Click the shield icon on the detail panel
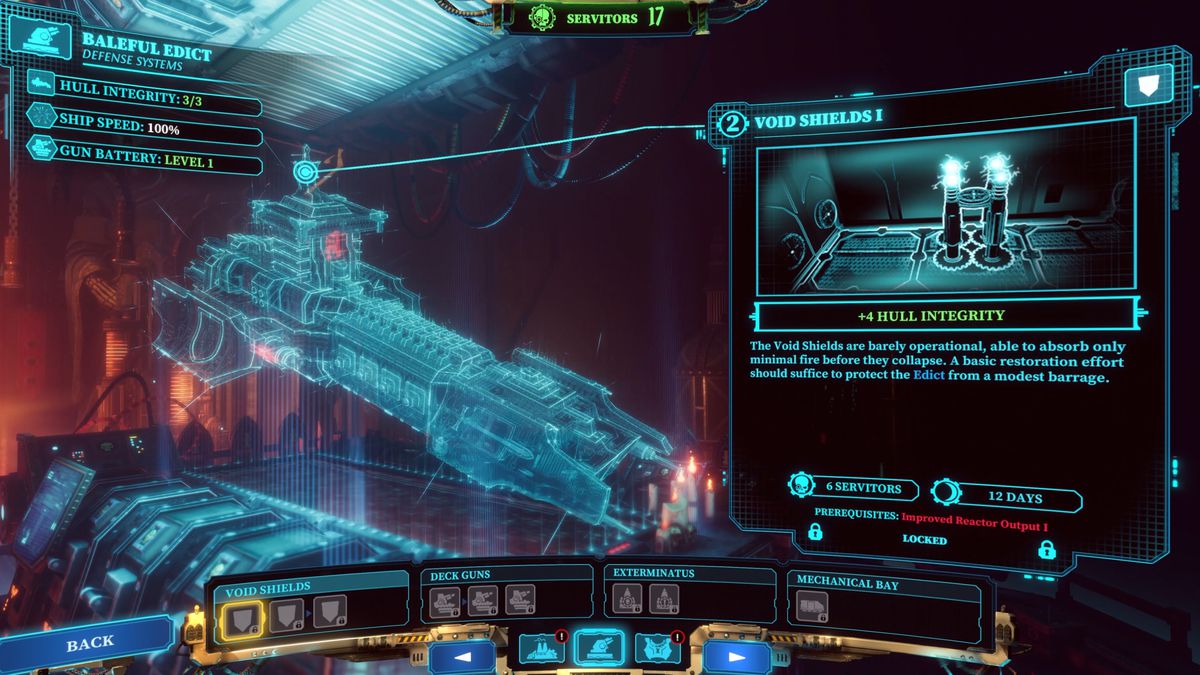Screen dimensions: 1200x675 pos(1148,87)
